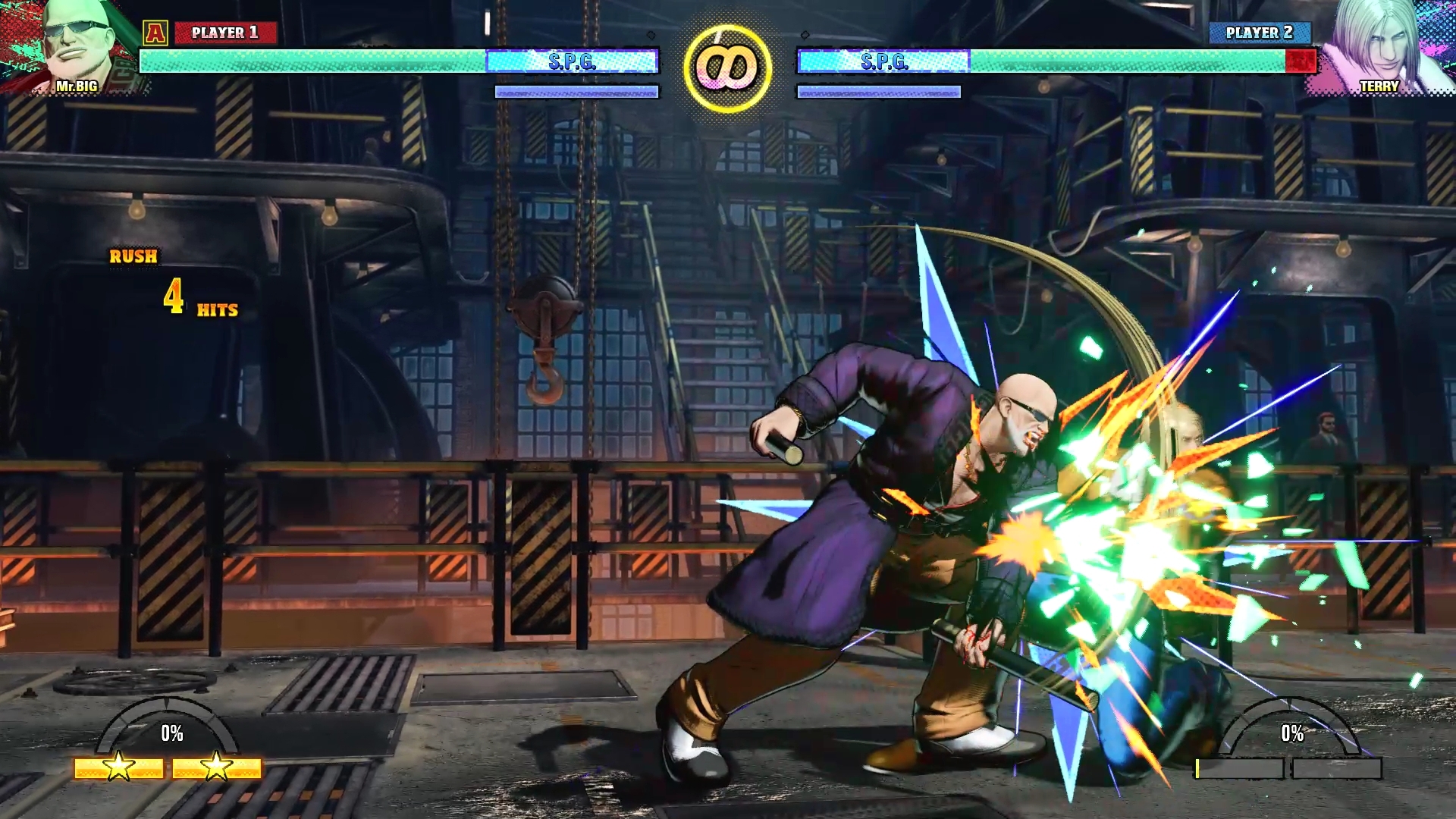Image resolution: width=1456 pixels, height=819 pixels.
Task: Select the Player 1 name tag
Action: 225,33
